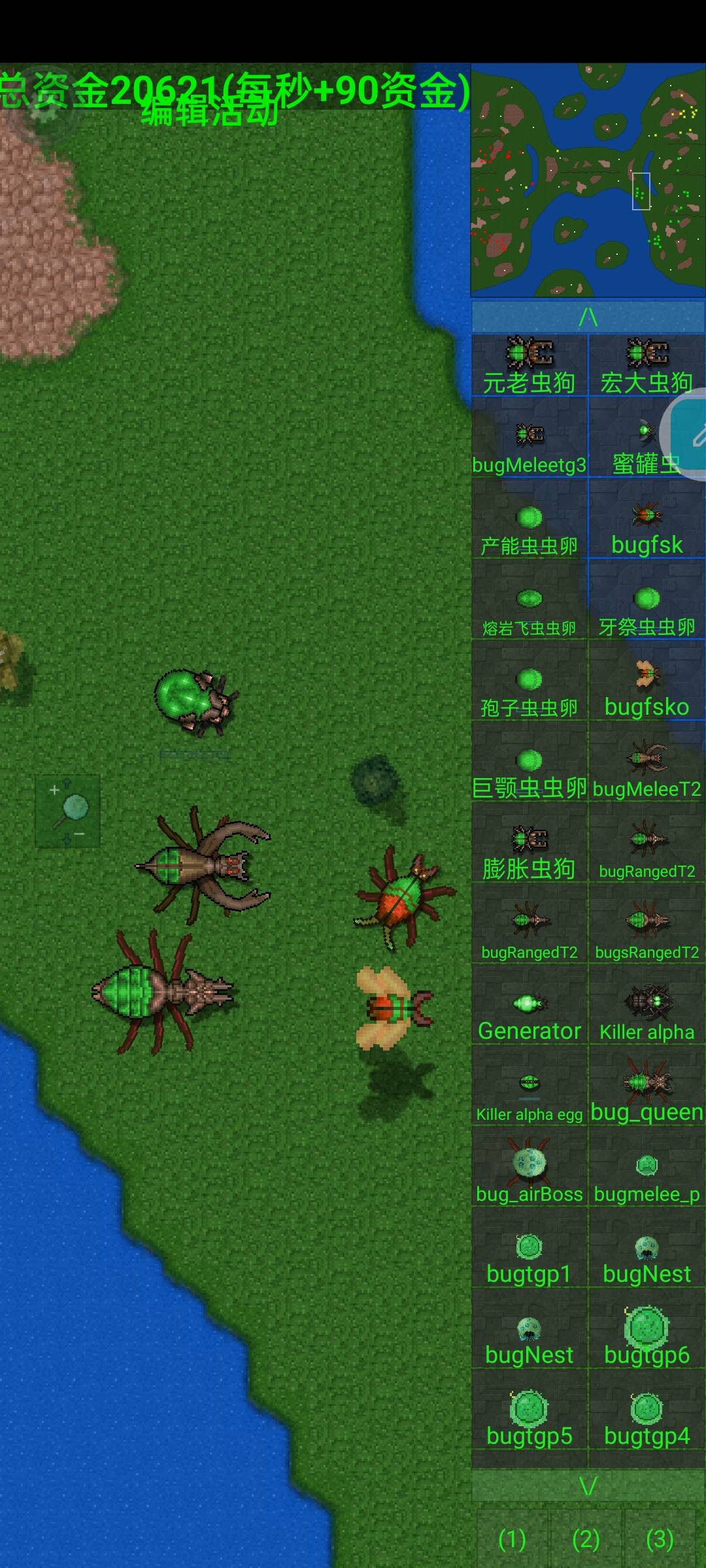This screenshot has height=1568, width=706.
Task: Select the bugfsko moth unit
Action: click(647, 689)
